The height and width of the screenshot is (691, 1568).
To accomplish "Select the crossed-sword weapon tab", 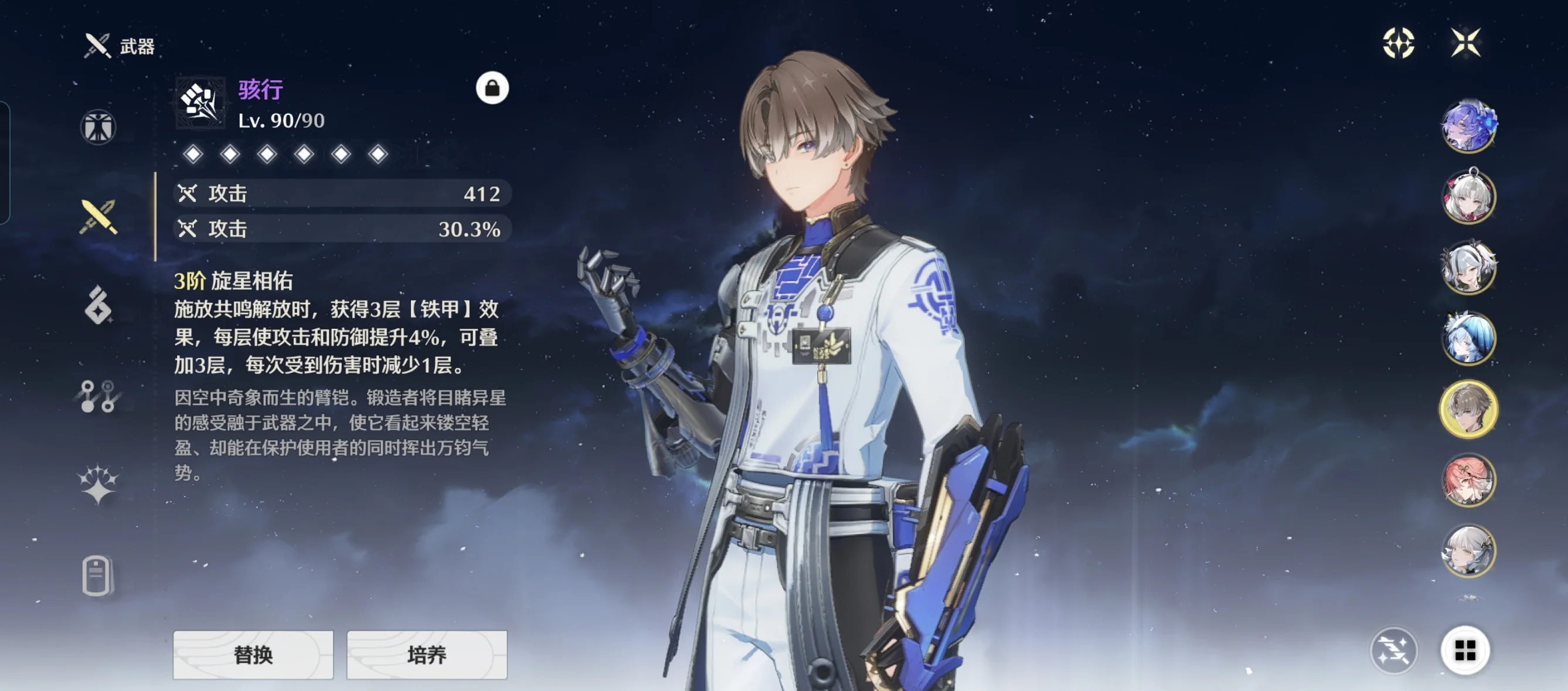I will [x=98, y=217].
